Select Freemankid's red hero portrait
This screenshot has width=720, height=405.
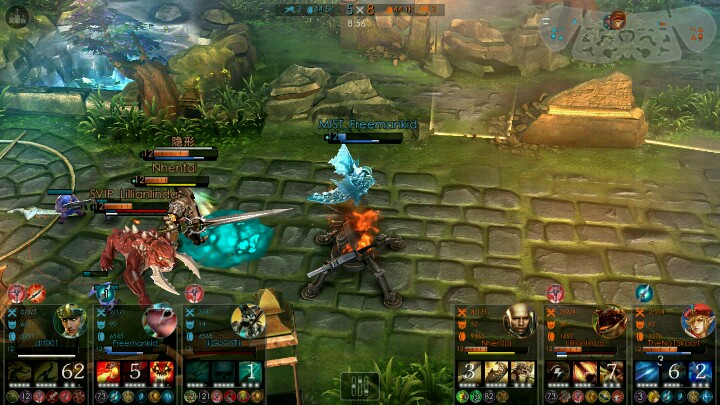[159, 322]
